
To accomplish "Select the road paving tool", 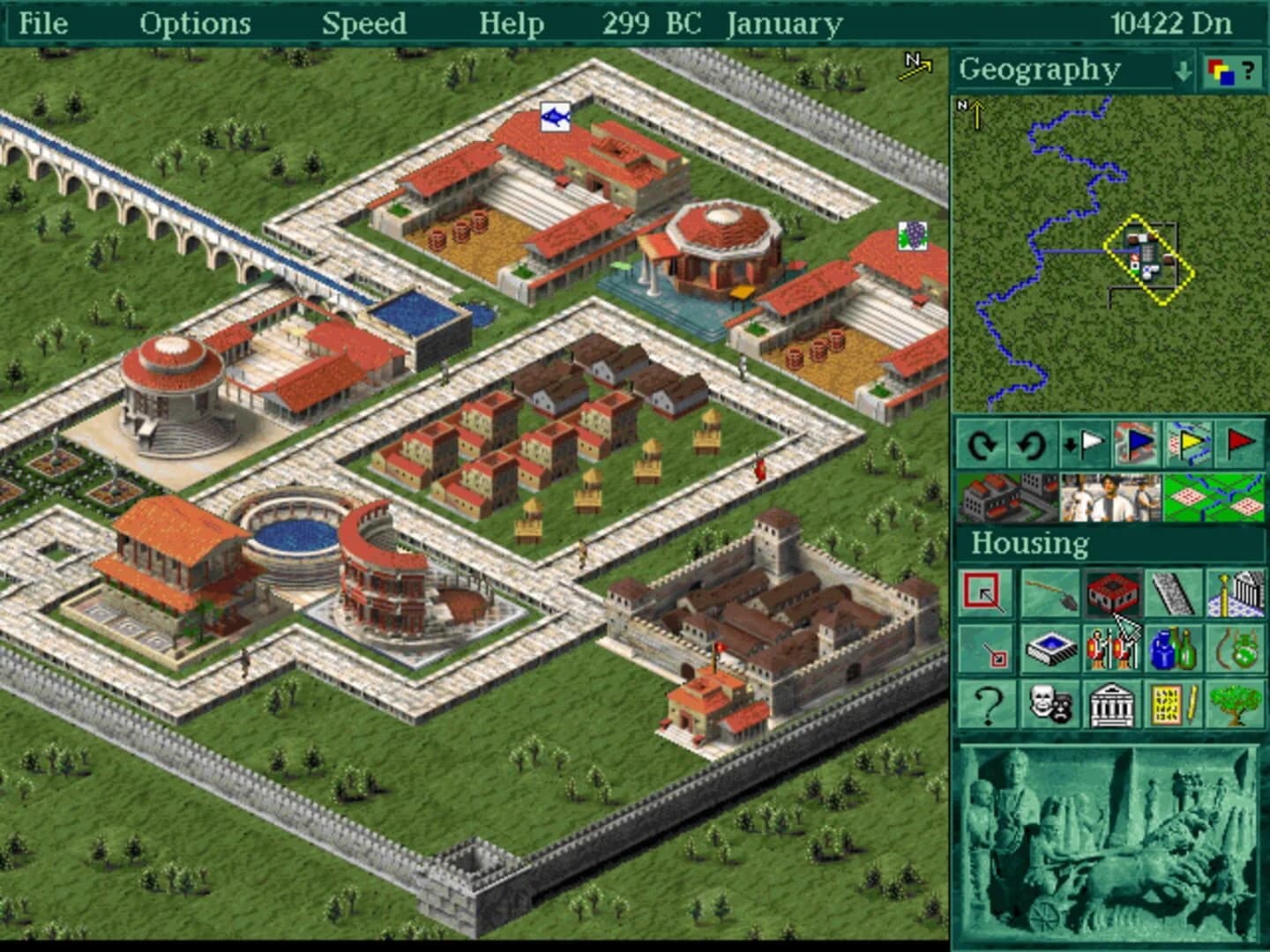I will pyautogui.click(x=1174, y=594).
